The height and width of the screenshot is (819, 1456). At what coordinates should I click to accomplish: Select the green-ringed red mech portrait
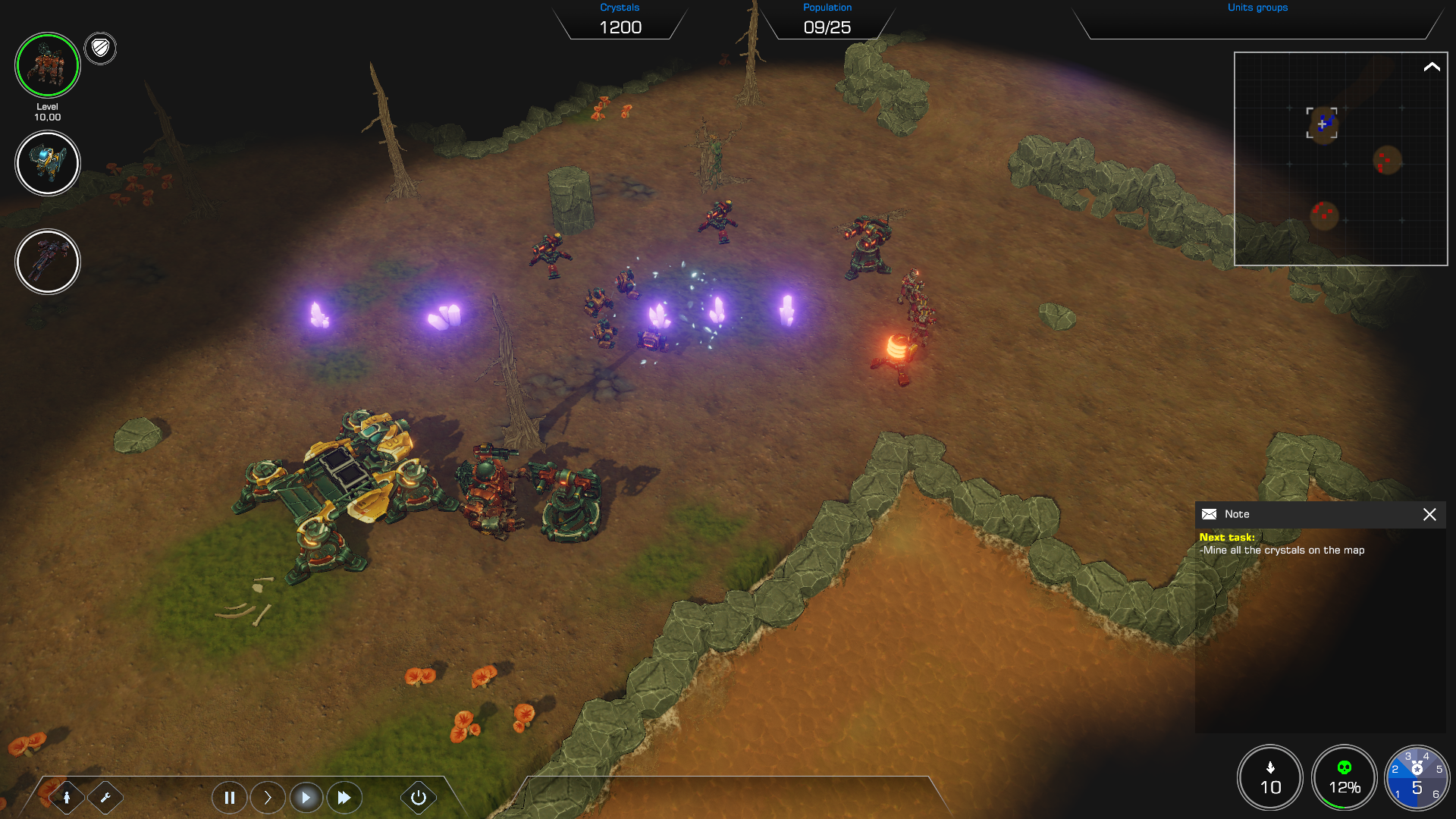pyautogui.click(x=47, y=65)
